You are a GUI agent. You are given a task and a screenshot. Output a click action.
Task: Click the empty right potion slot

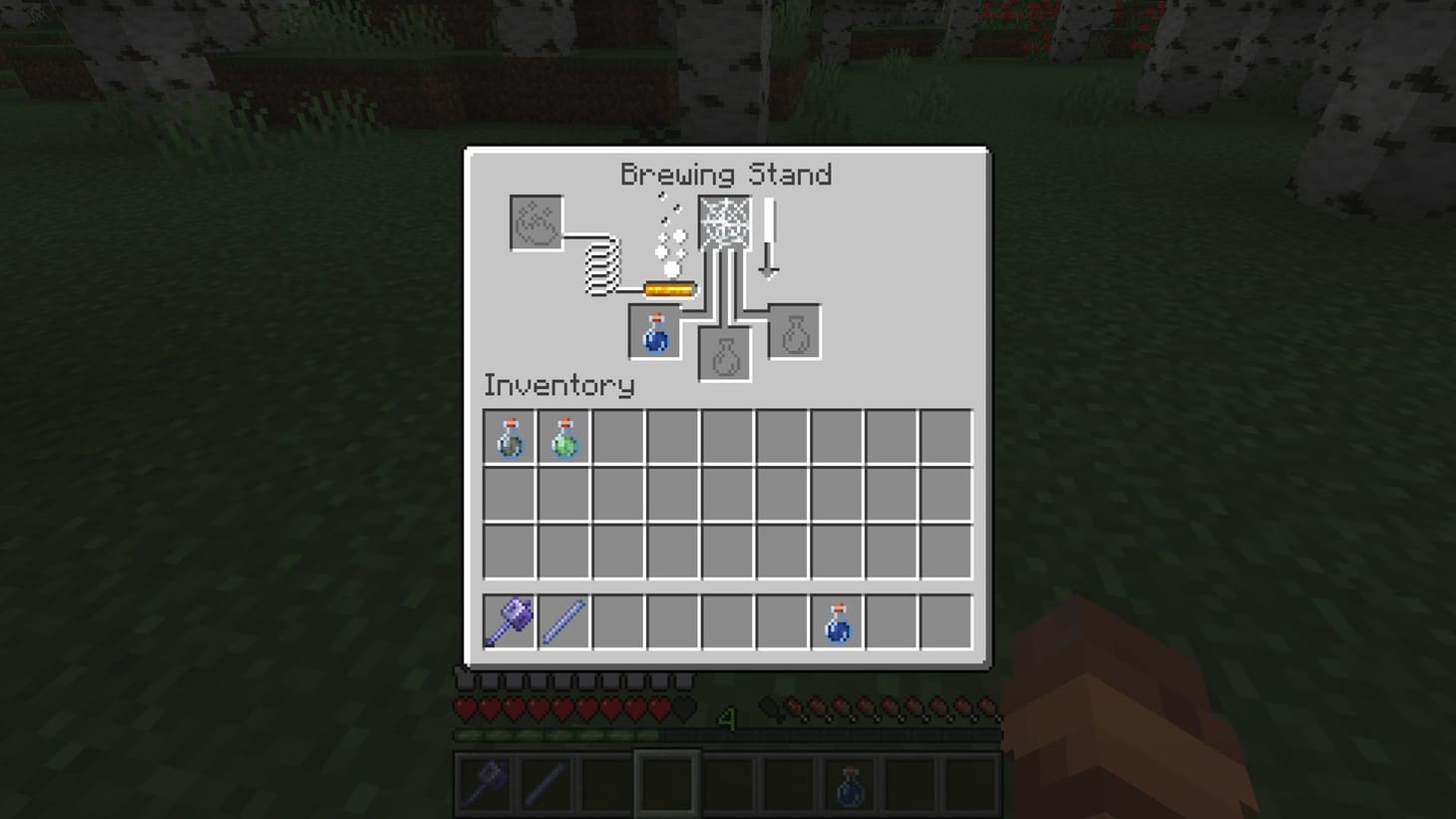pyautogui.click(x=793, y=330)
